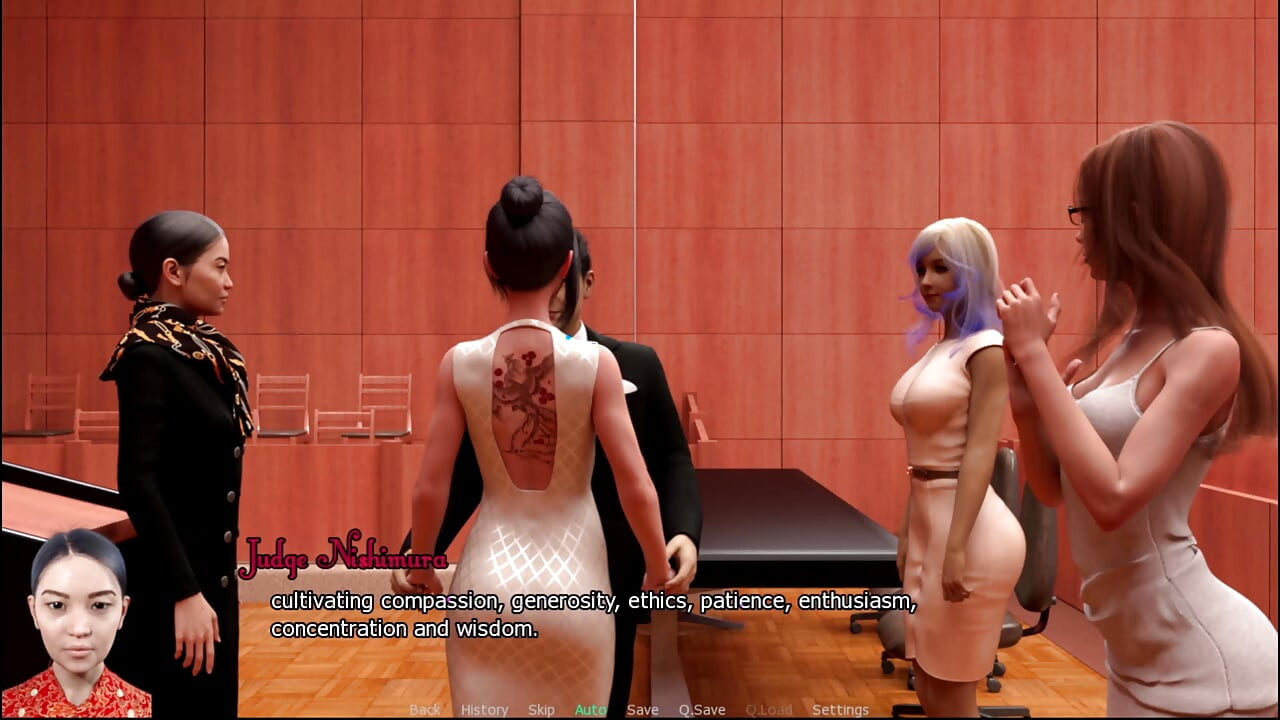Screen dimensions: 1280x720
Task: Open the Save game menu
Action: [x=642, y=710]
